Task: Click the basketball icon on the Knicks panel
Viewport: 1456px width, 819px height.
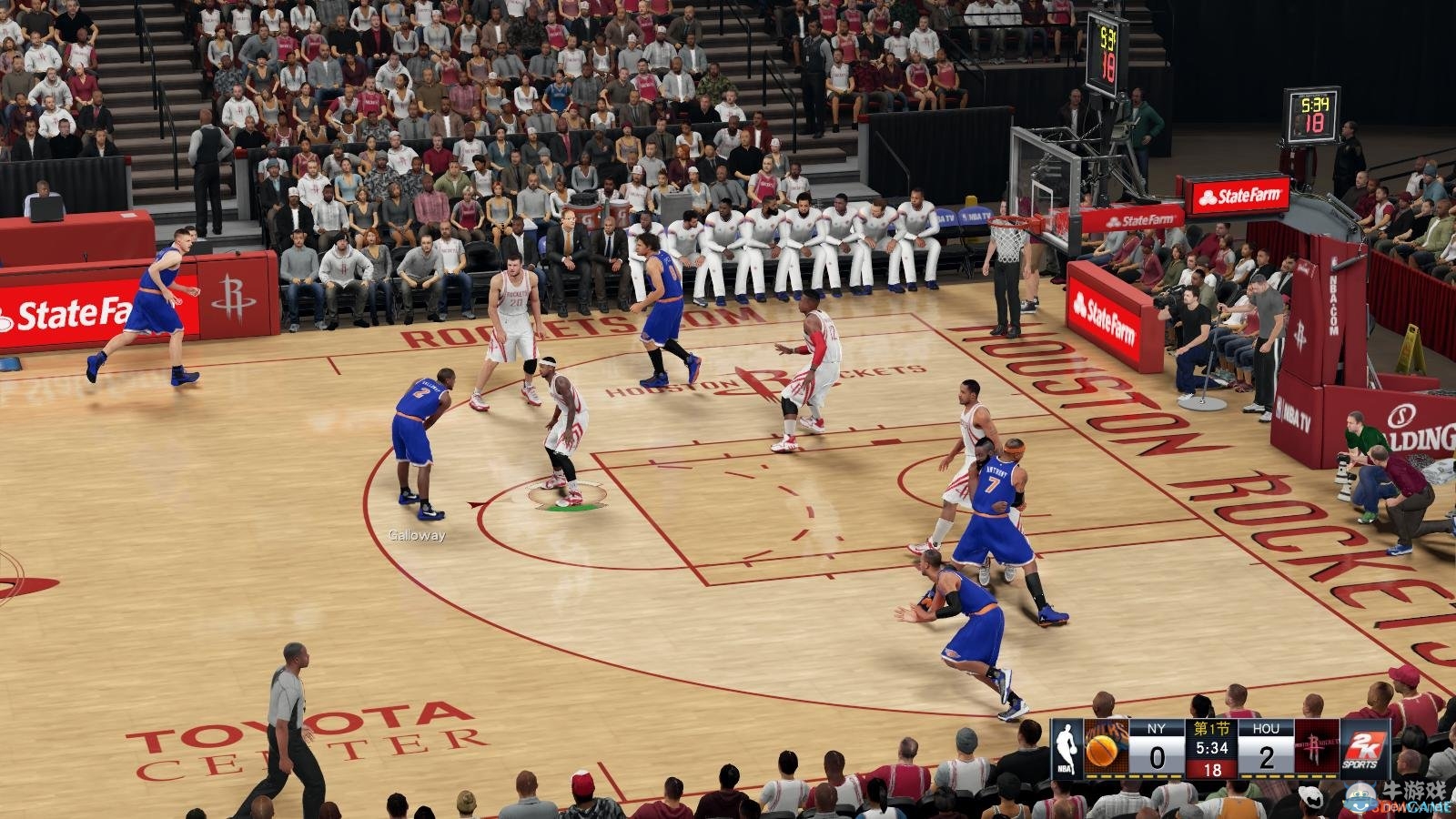Action: click(x=1101, y=752)
